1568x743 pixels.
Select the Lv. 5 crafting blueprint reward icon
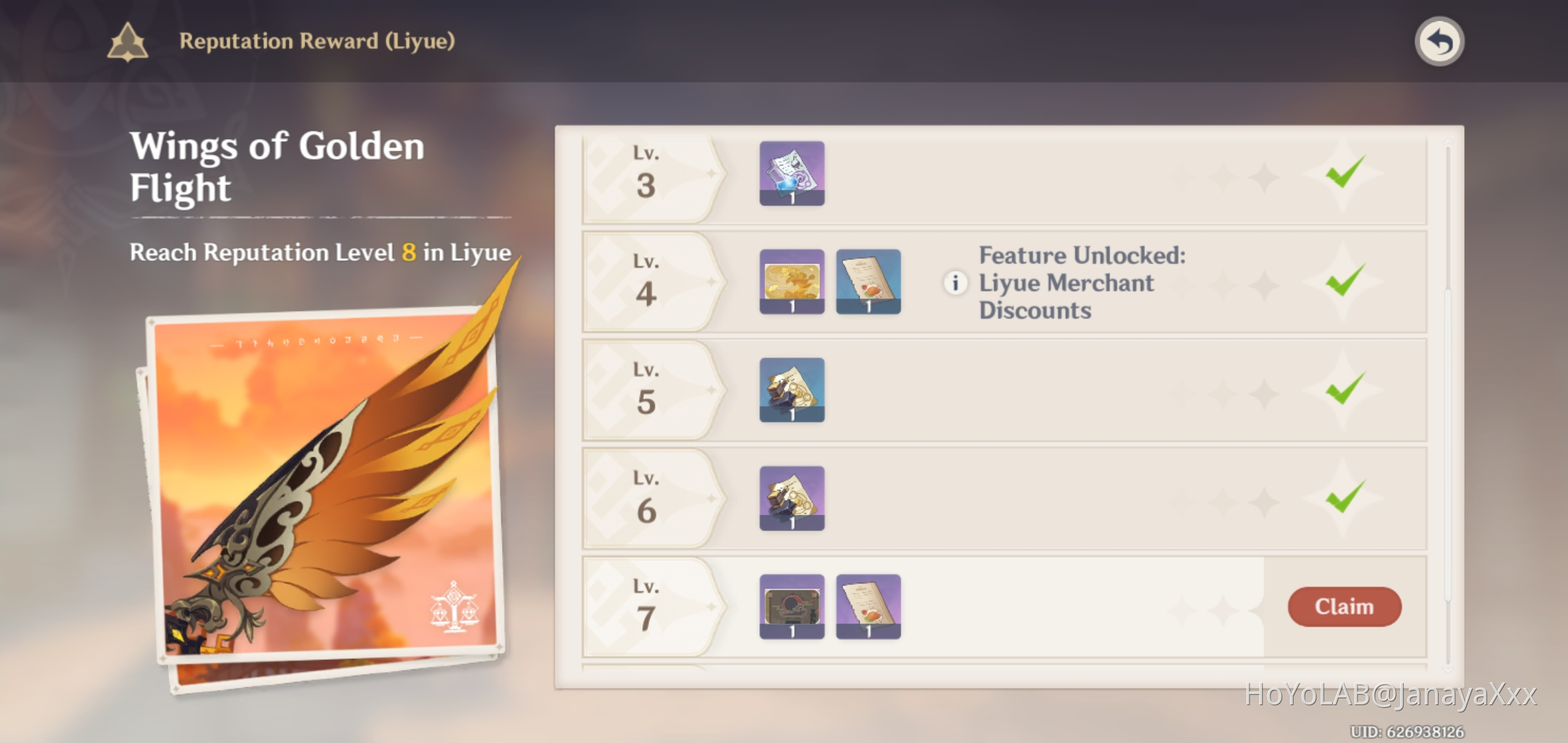pos(792,391)
